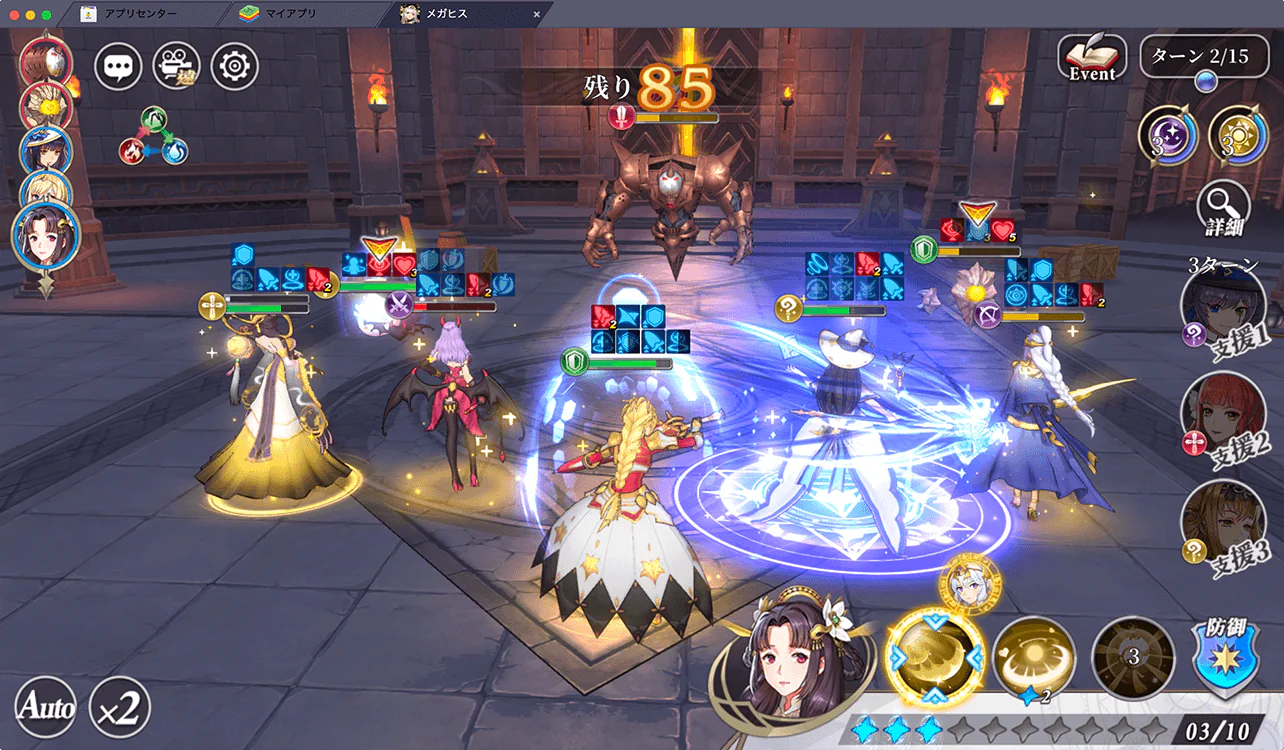Select the dark skill on cooldown 3

[1133, 656]
